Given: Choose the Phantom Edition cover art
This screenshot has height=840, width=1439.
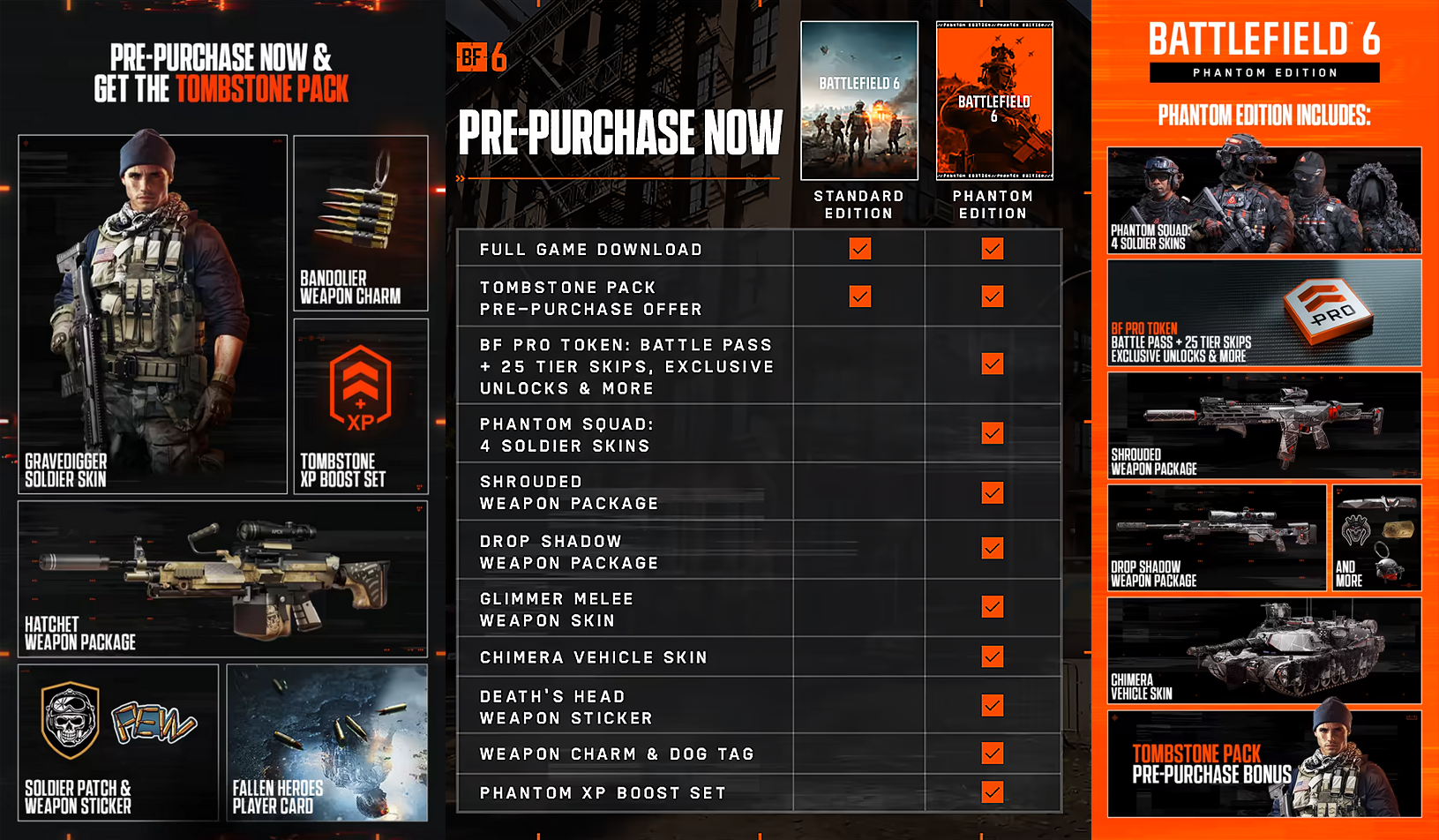Looking at the screenshot, I should [993, 101].
